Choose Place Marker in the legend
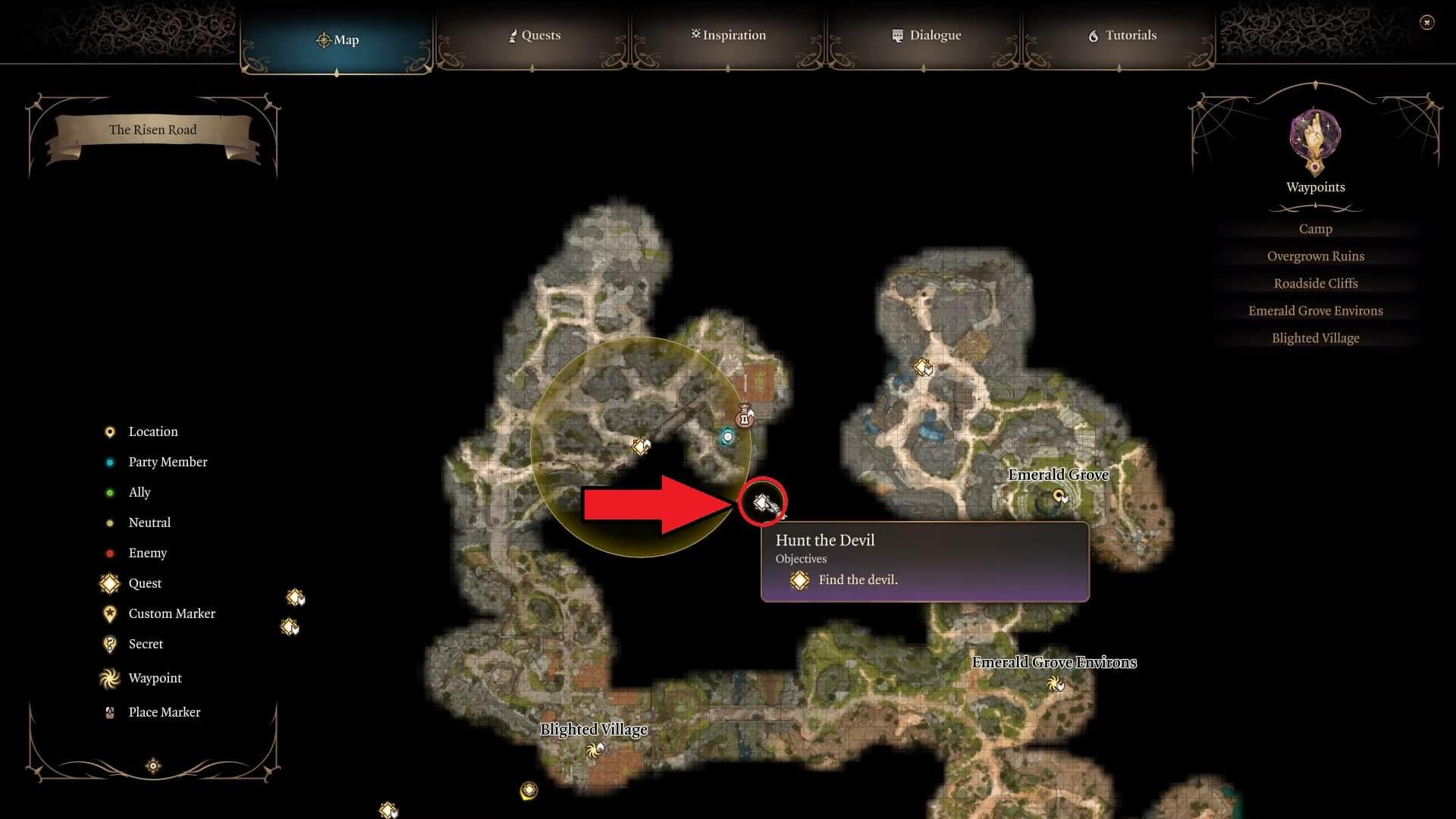The image size is (1456, 819). 164,712
